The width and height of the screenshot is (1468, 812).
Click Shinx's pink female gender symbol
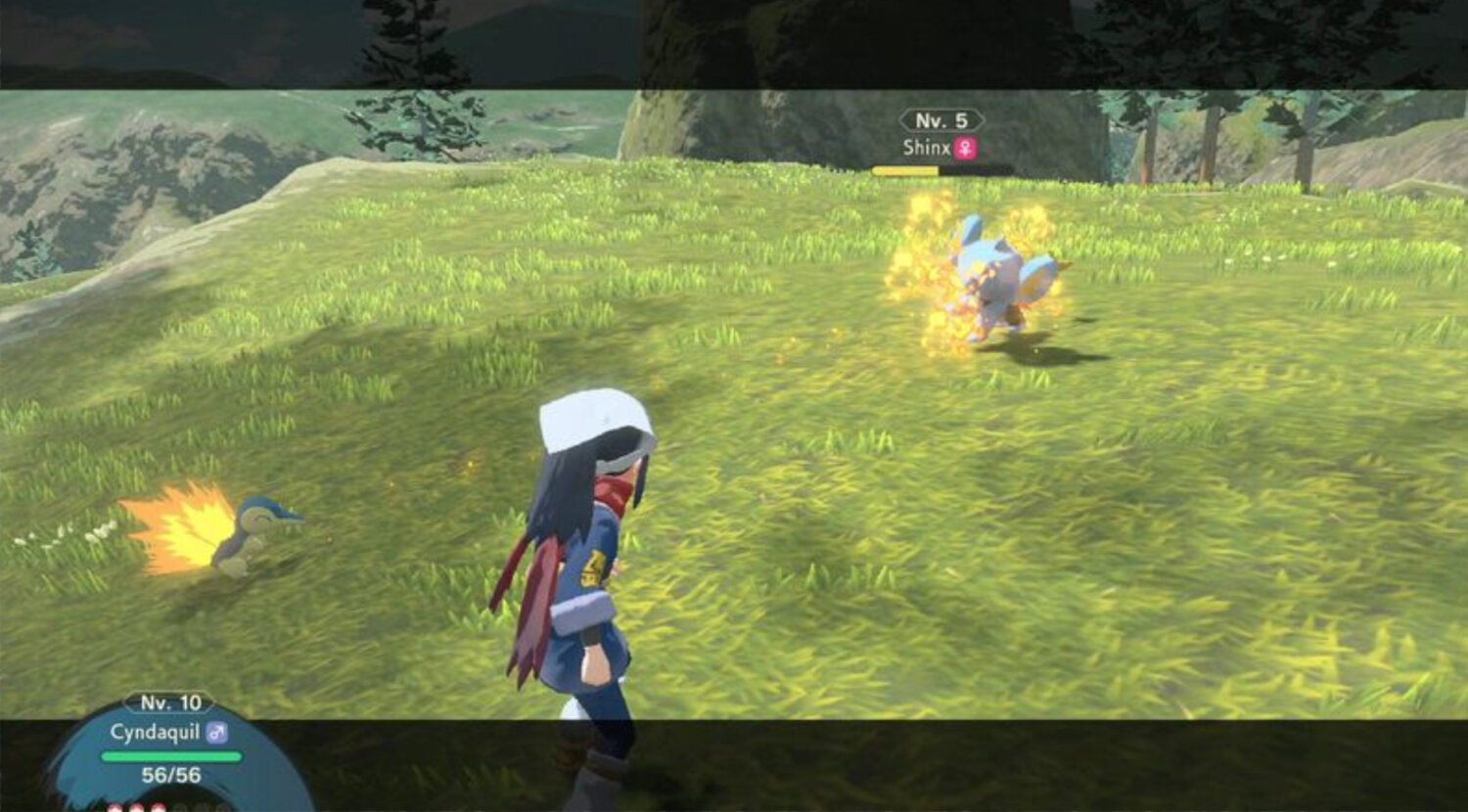[965, 149]
